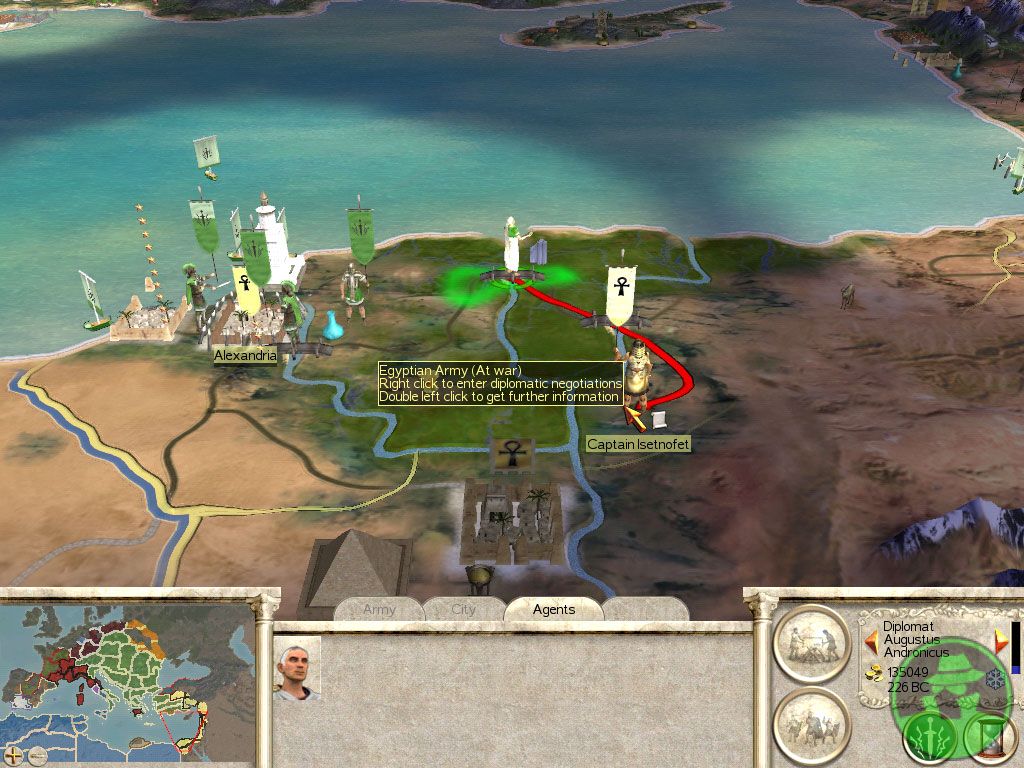Open the construction button with builders
1024x768 pixels.
812,644
